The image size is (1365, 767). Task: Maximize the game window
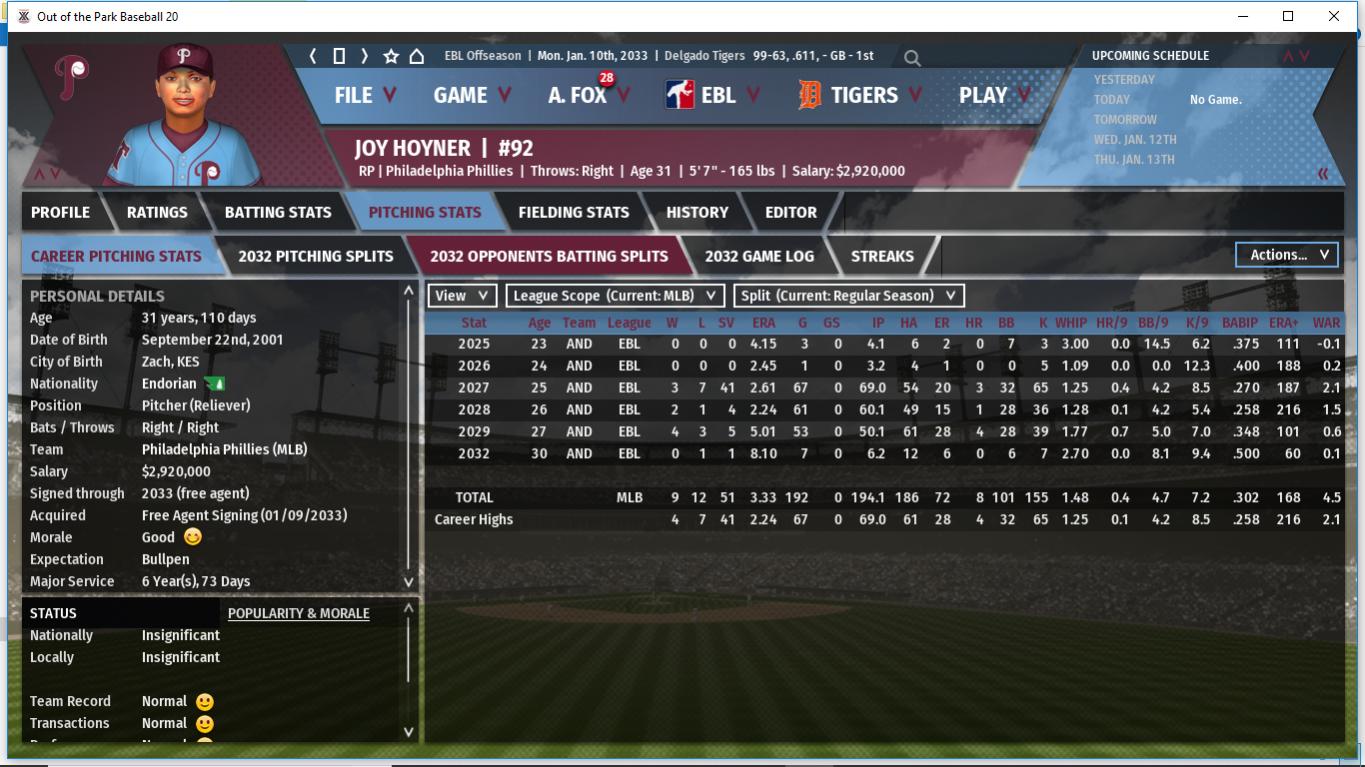(1288, 16)
